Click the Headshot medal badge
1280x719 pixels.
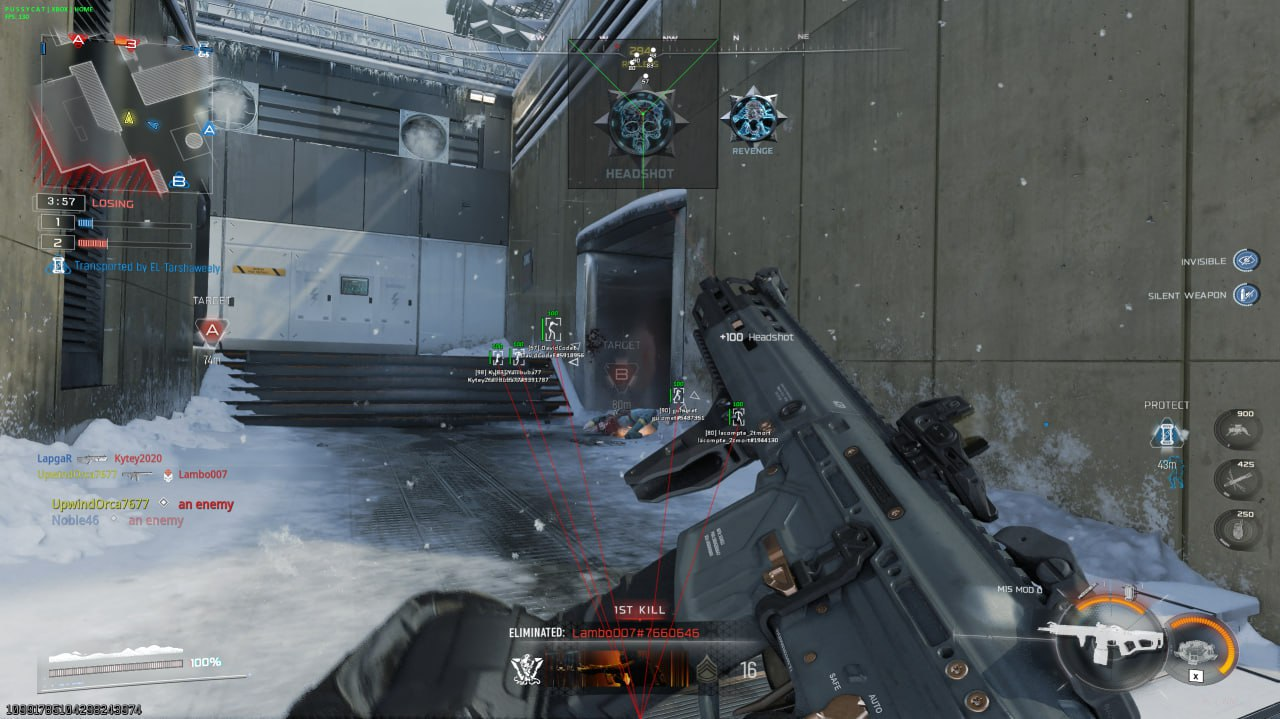[x=641, y=123]
